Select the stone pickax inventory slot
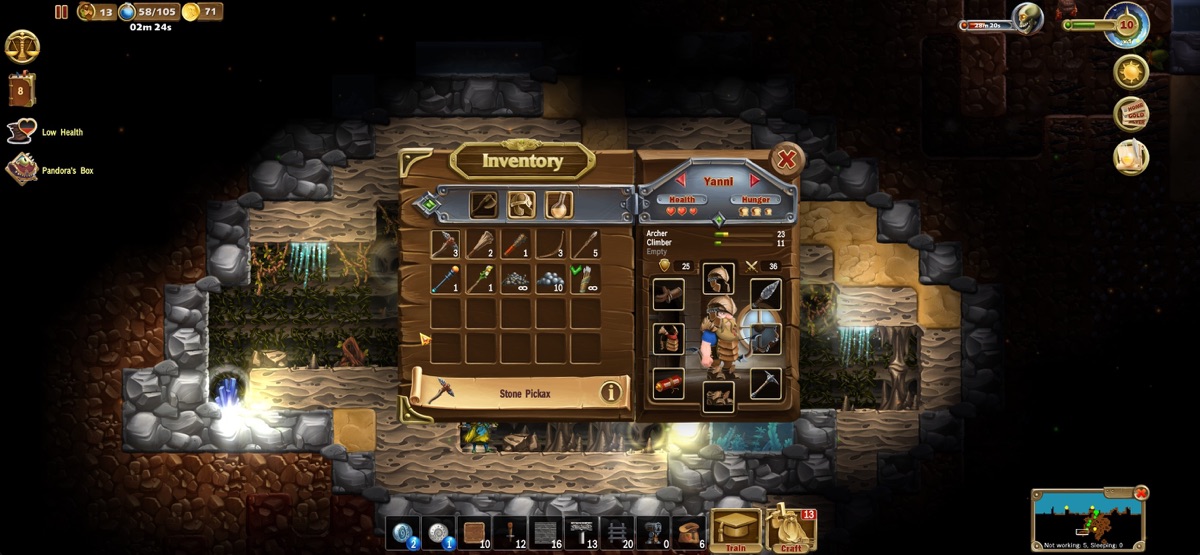 point(446,245)
